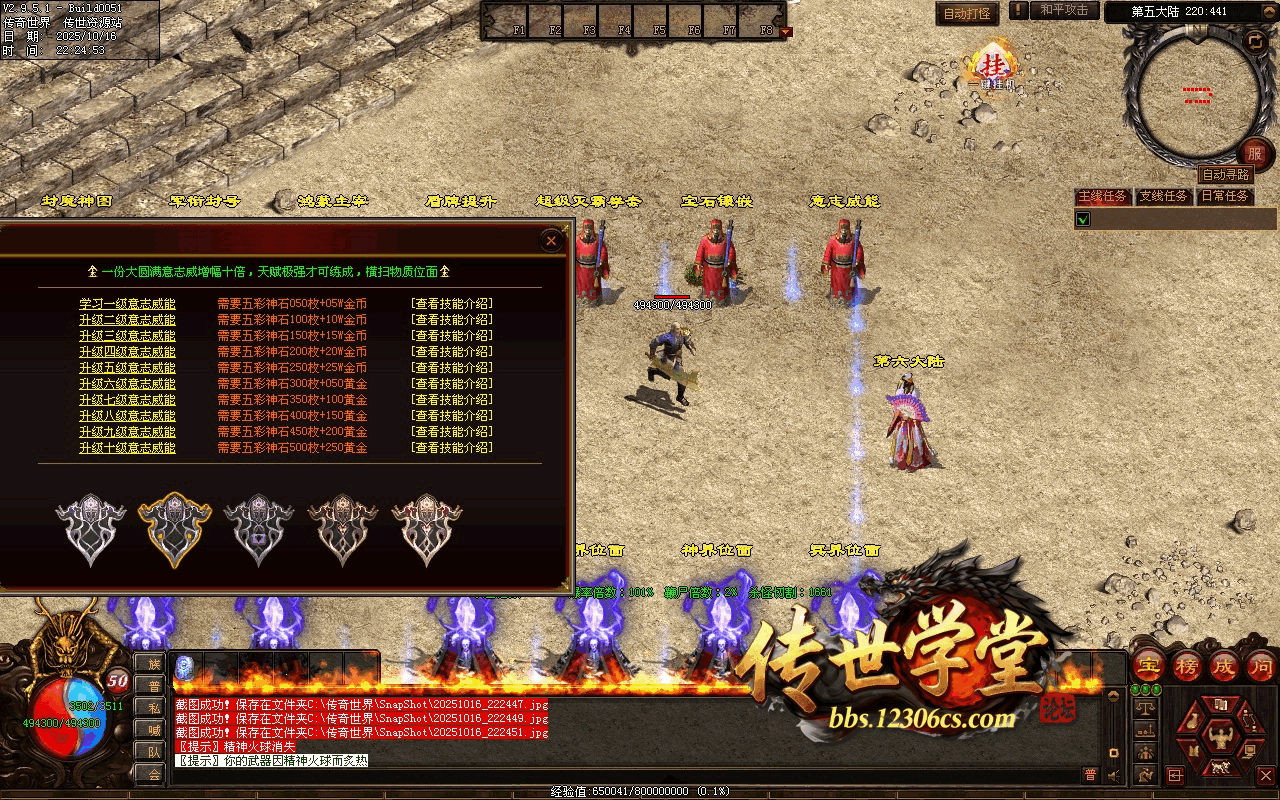Select the 私 private chat channel
This screenshot has height=800, width=1280.
tap(154, 707)
